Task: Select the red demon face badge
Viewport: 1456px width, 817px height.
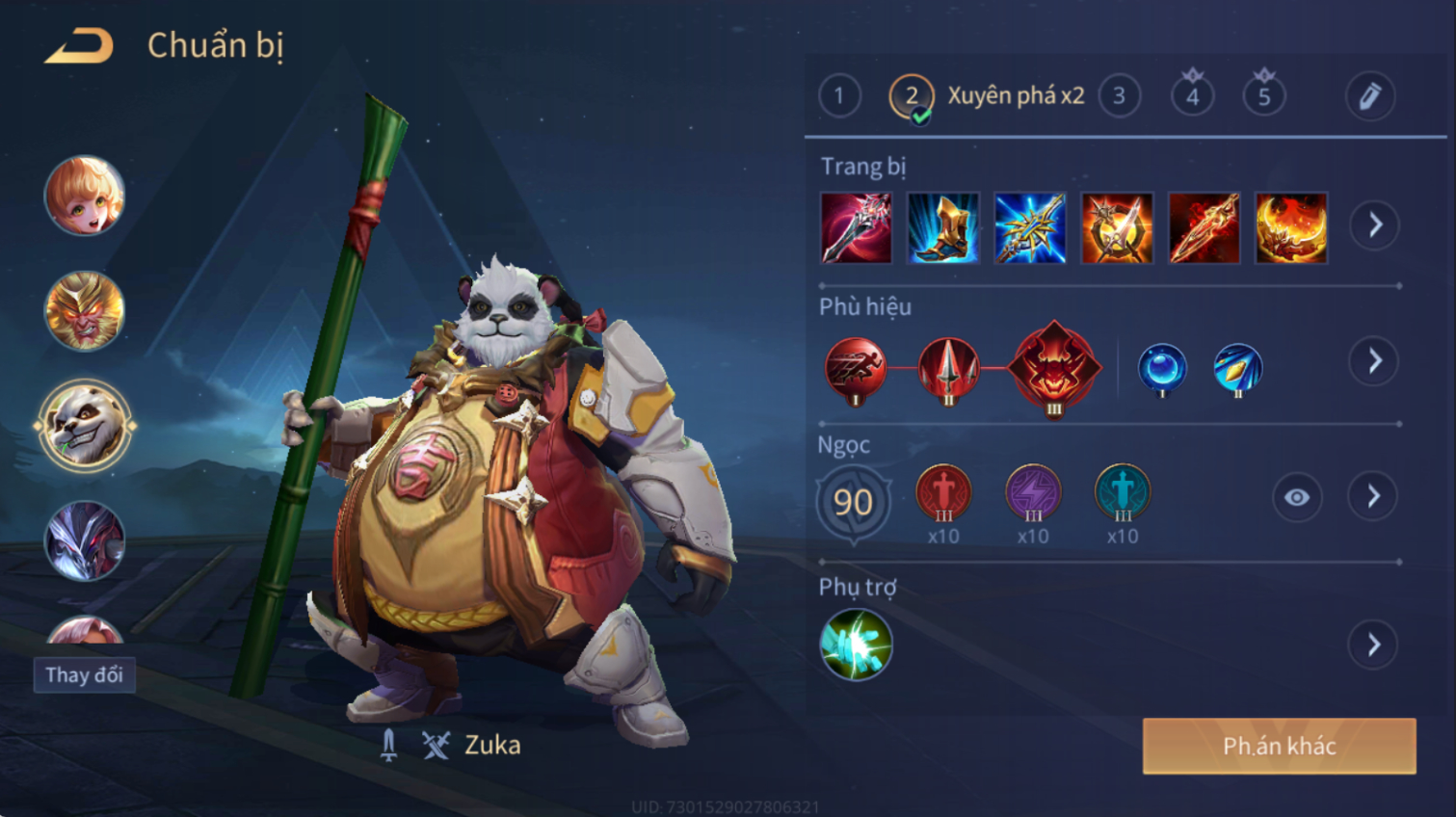Action: pyautogui.click(x=1054, y=367)
